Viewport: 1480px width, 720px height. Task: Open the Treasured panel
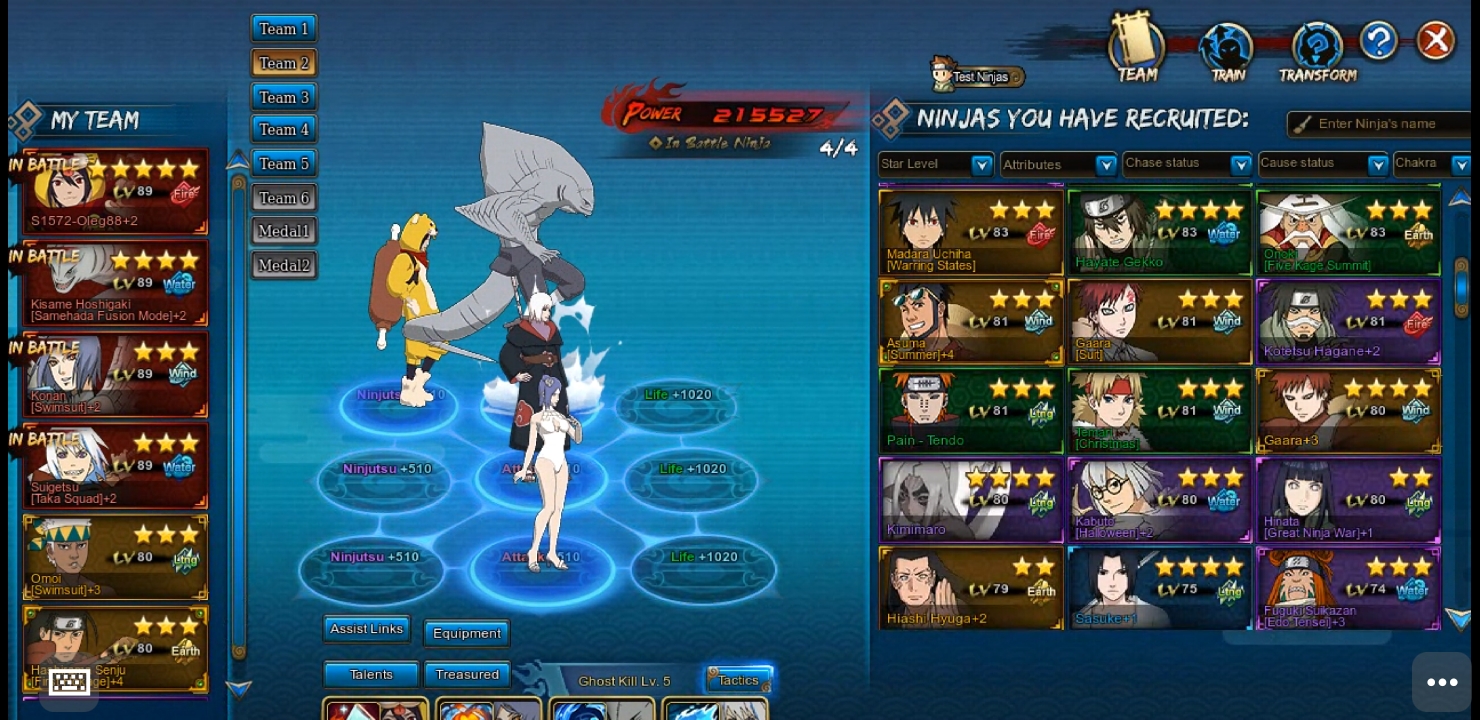pyautogui.click(x=466, y=675)
